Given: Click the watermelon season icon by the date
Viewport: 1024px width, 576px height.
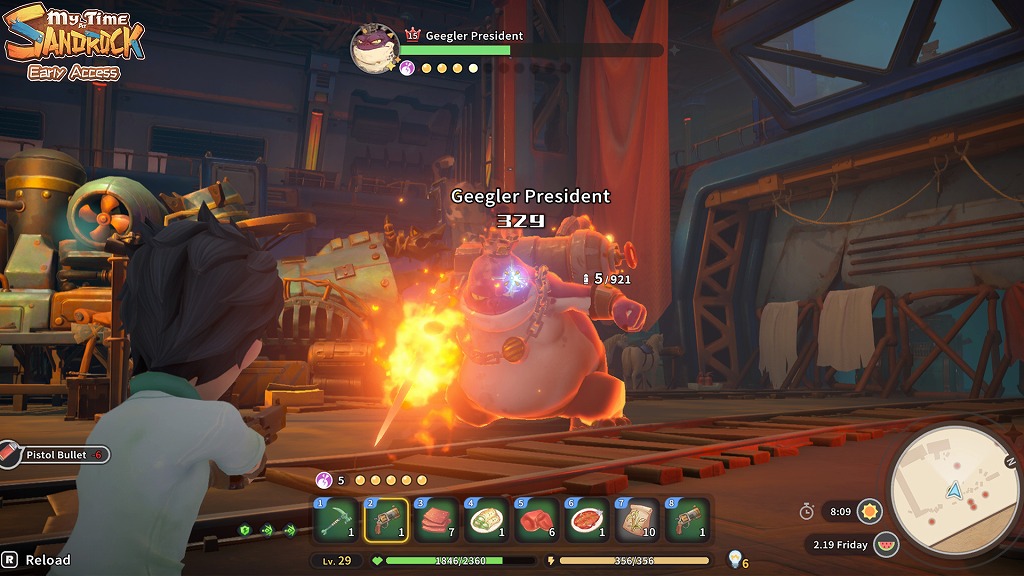Looking at the screenshot, I should [x=885, y=545].
